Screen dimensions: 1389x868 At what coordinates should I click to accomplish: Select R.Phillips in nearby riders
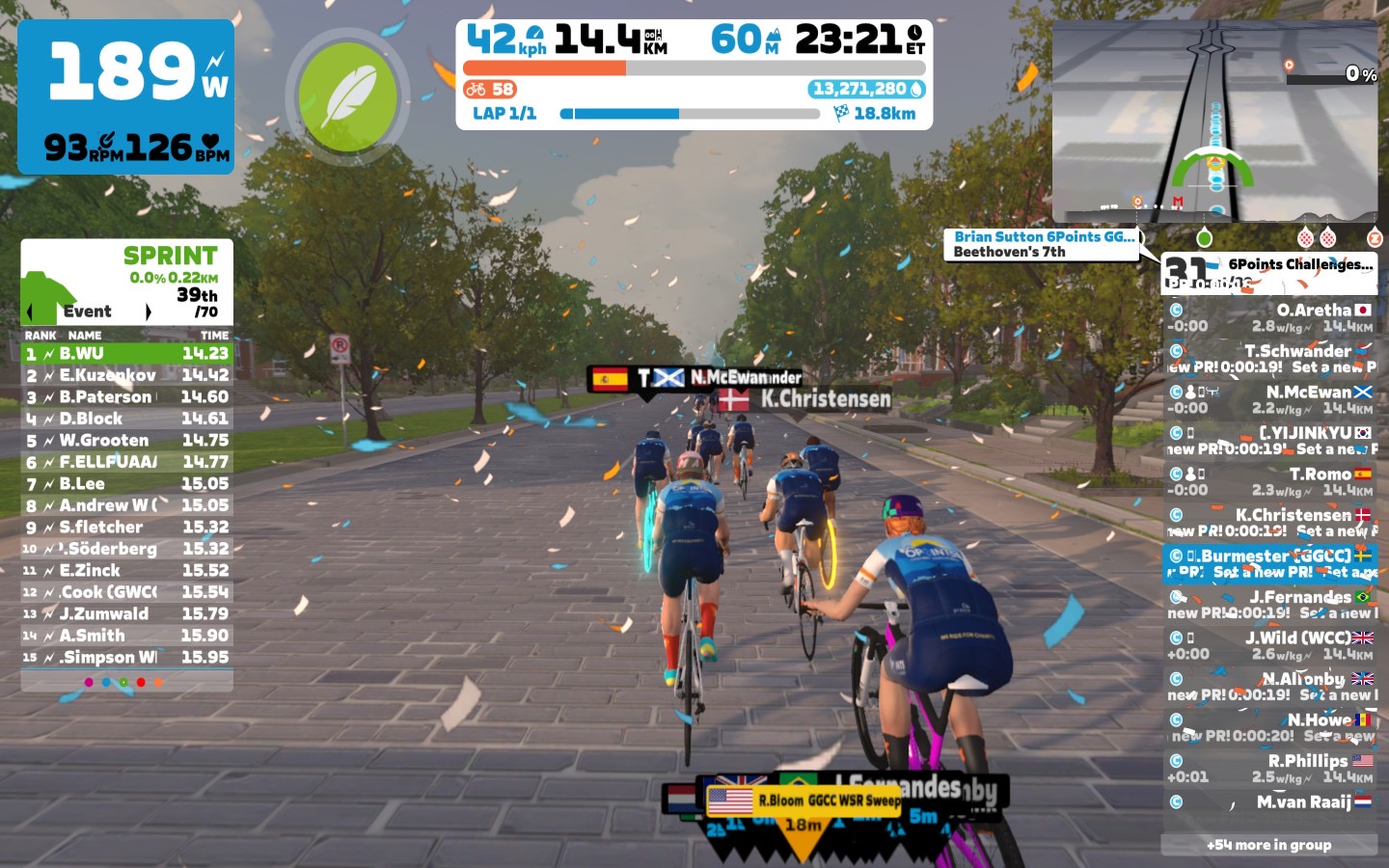(x=1269, y=768)
